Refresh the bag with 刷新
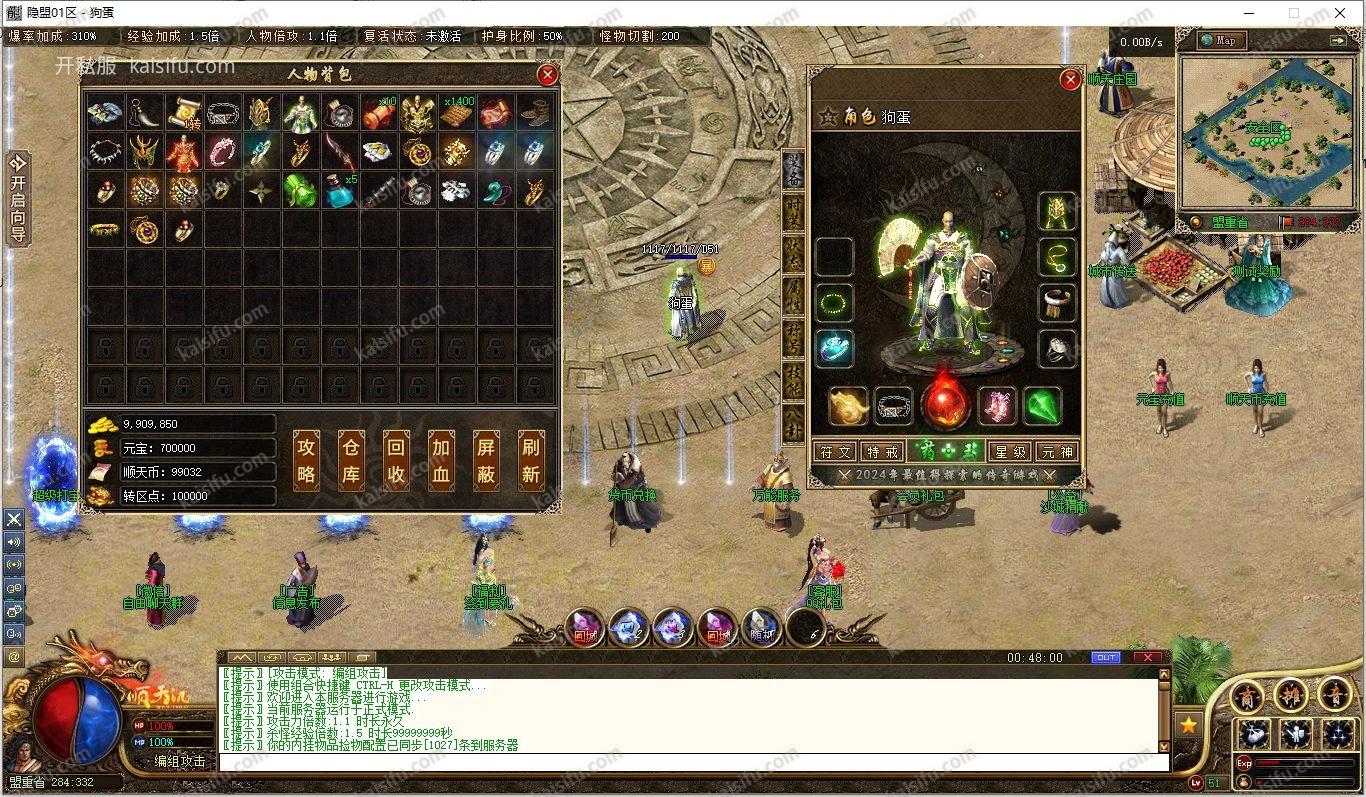 tap(531, 461)
